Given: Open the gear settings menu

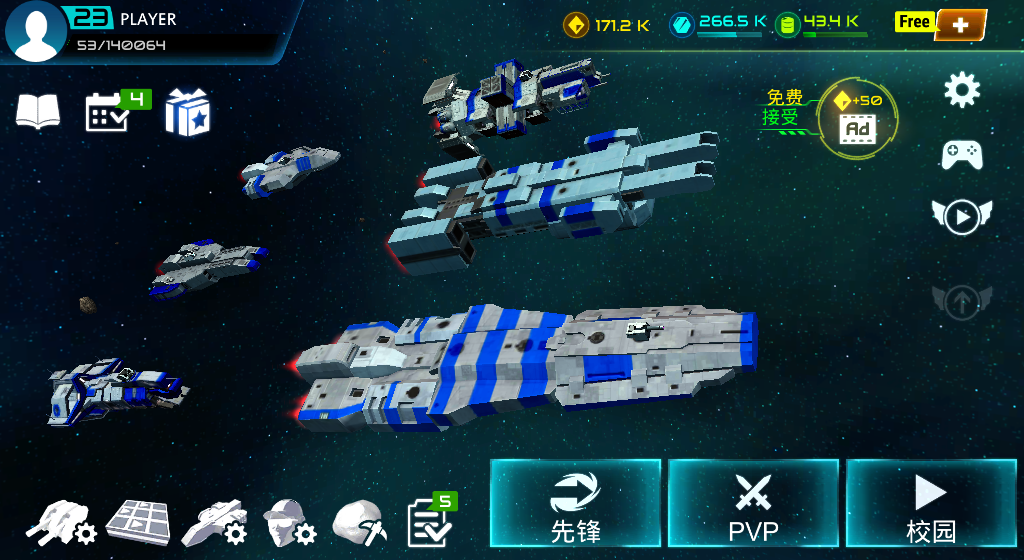Looking at the screenshot, I should (962, 91).
